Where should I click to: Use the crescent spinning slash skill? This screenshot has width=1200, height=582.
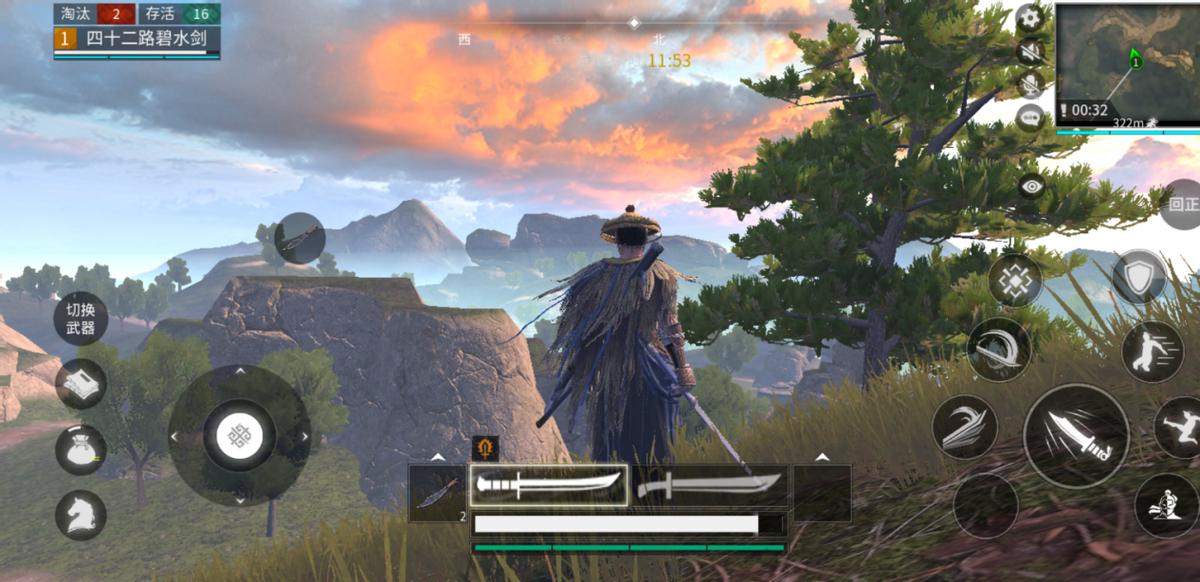(999, 349)
